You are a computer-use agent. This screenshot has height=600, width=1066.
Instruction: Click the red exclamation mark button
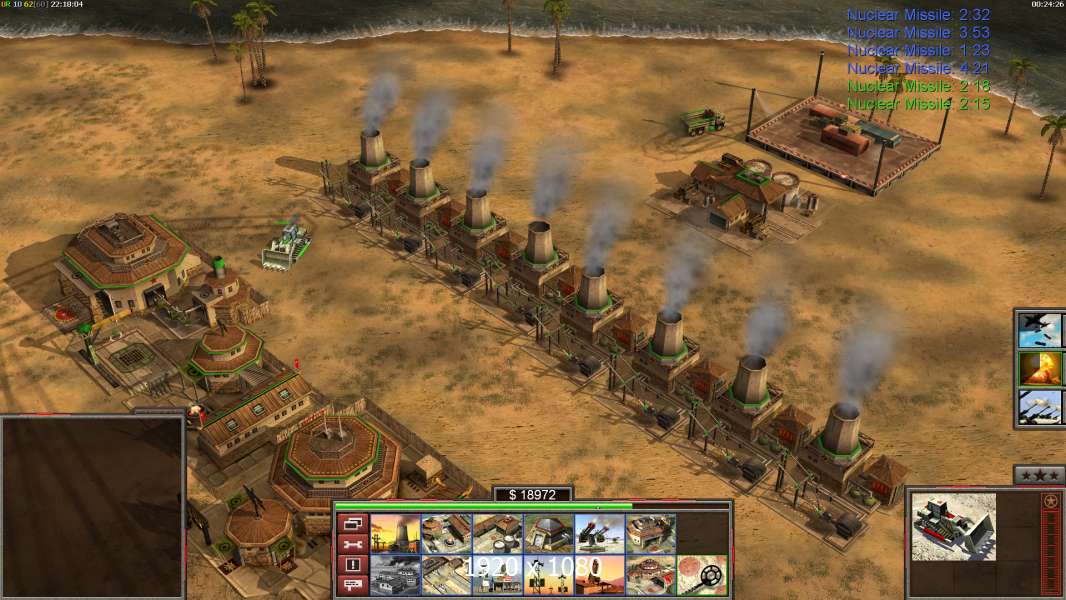pyautogui.click(x=352, y=565)
